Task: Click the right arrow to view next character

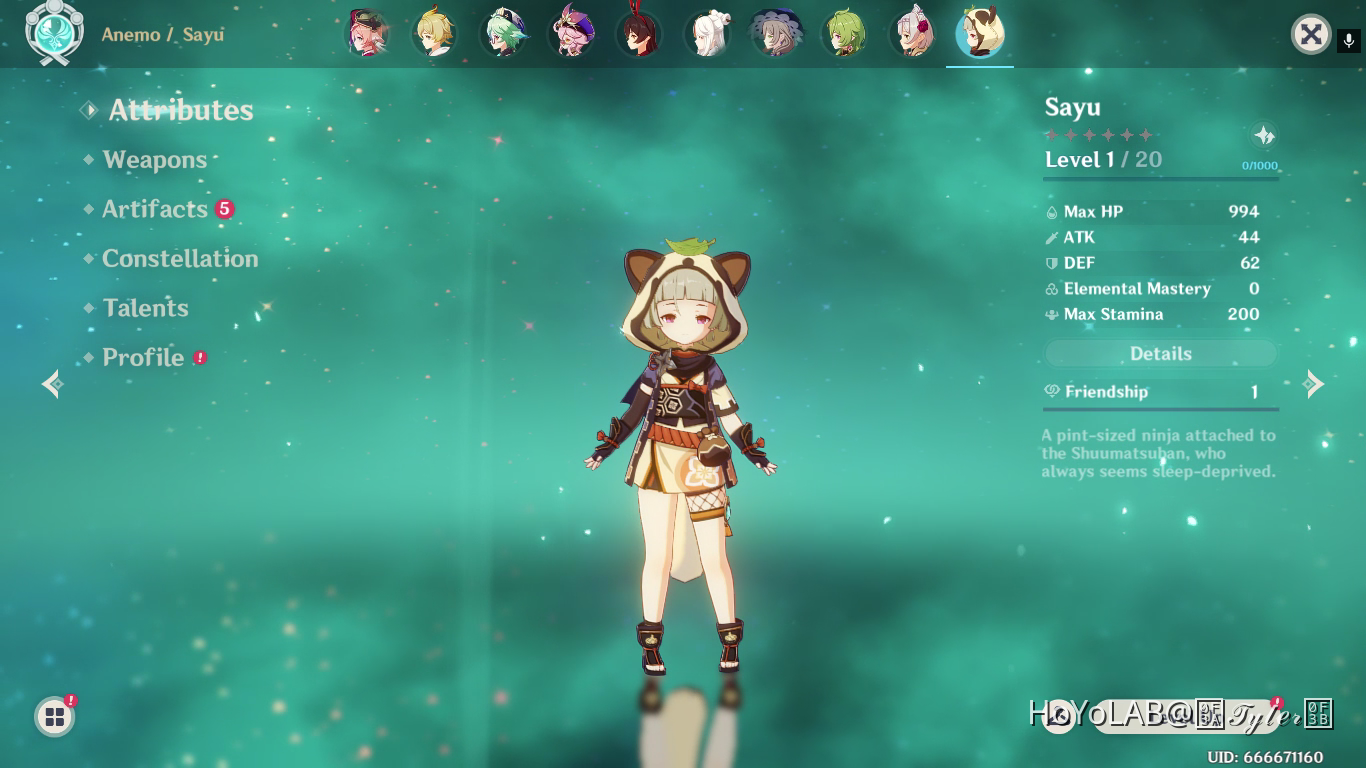Action: point(1315,384)
